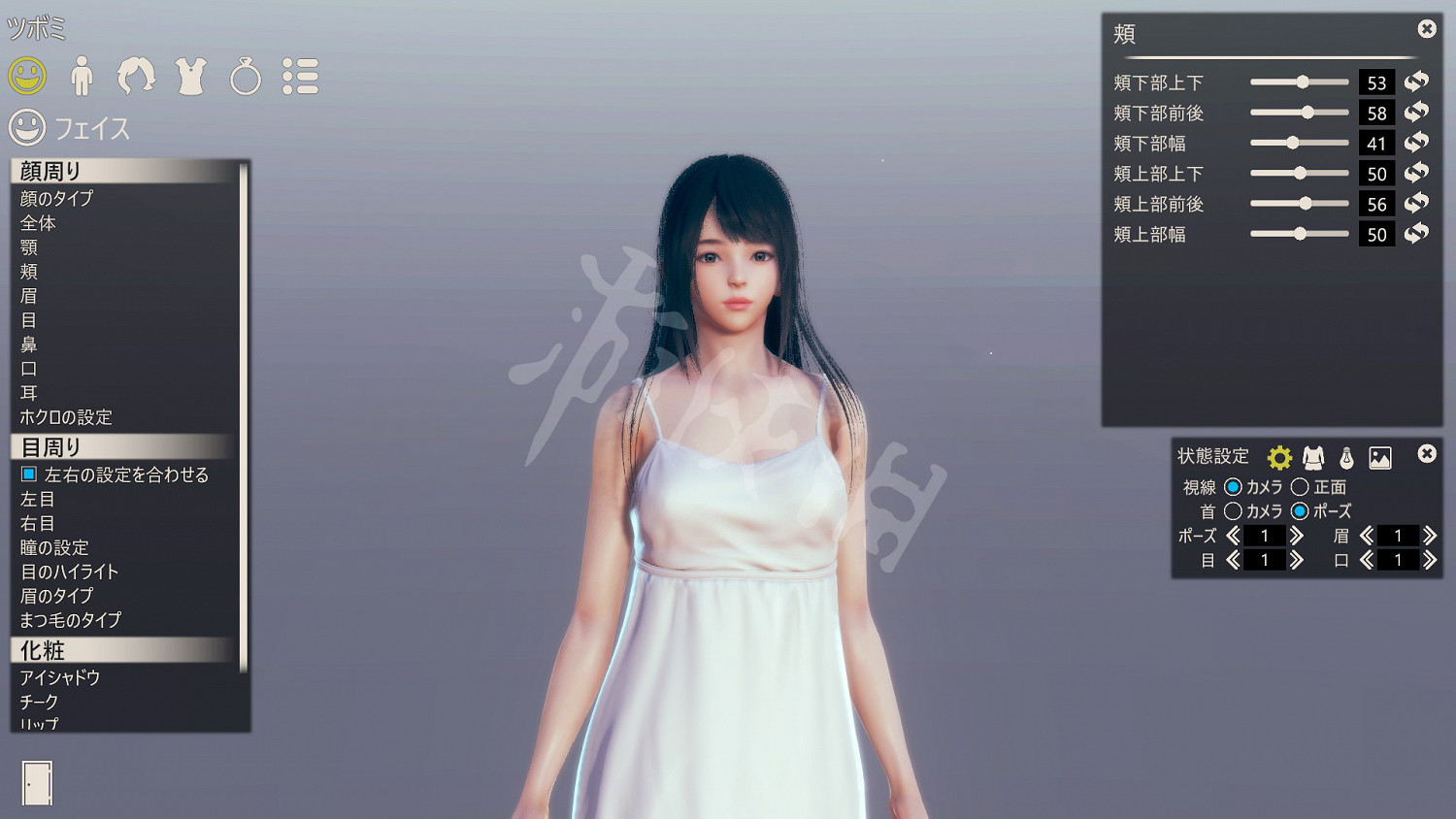Open the background image icon in 状態設定 panel
This screenshot has height=819, width=1456.
(1382, 458)
